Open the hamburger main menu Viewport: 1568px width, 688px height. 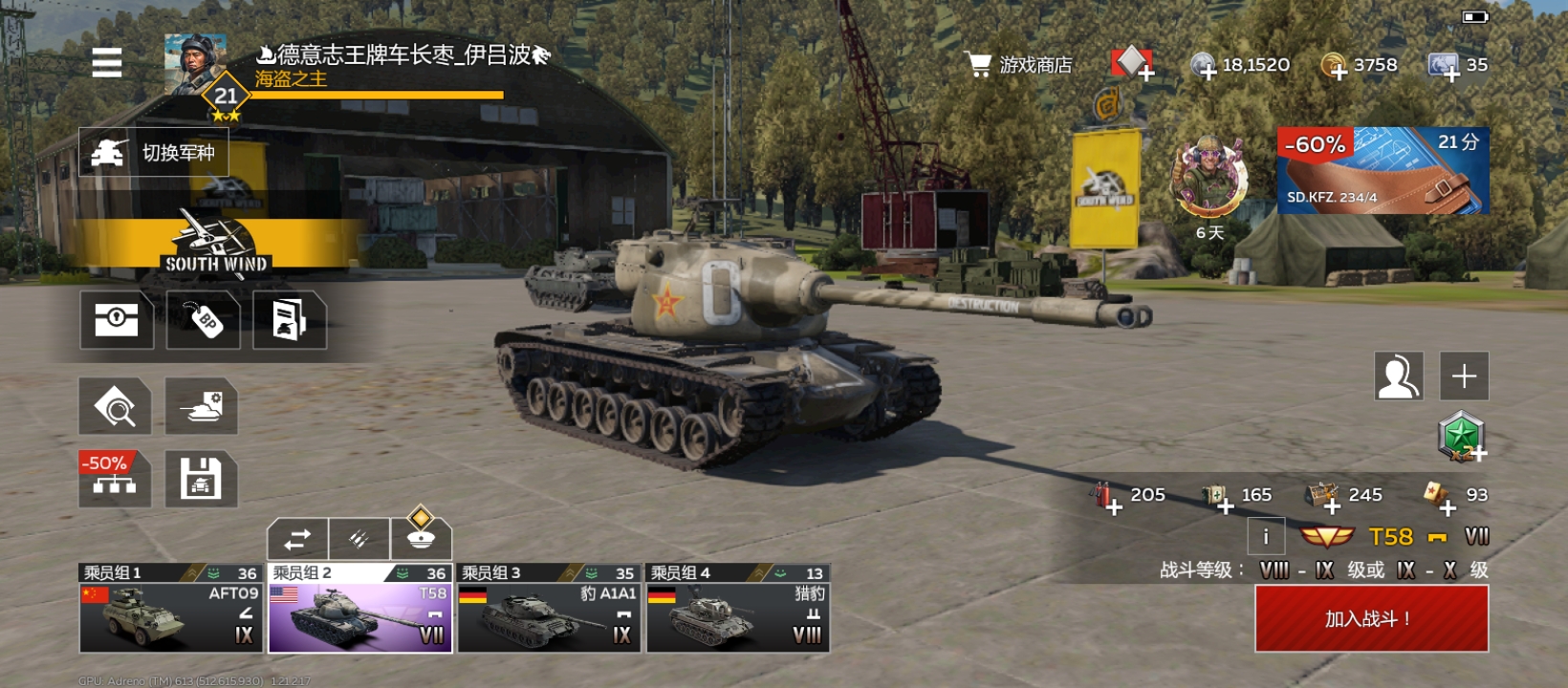click(107, 63)
